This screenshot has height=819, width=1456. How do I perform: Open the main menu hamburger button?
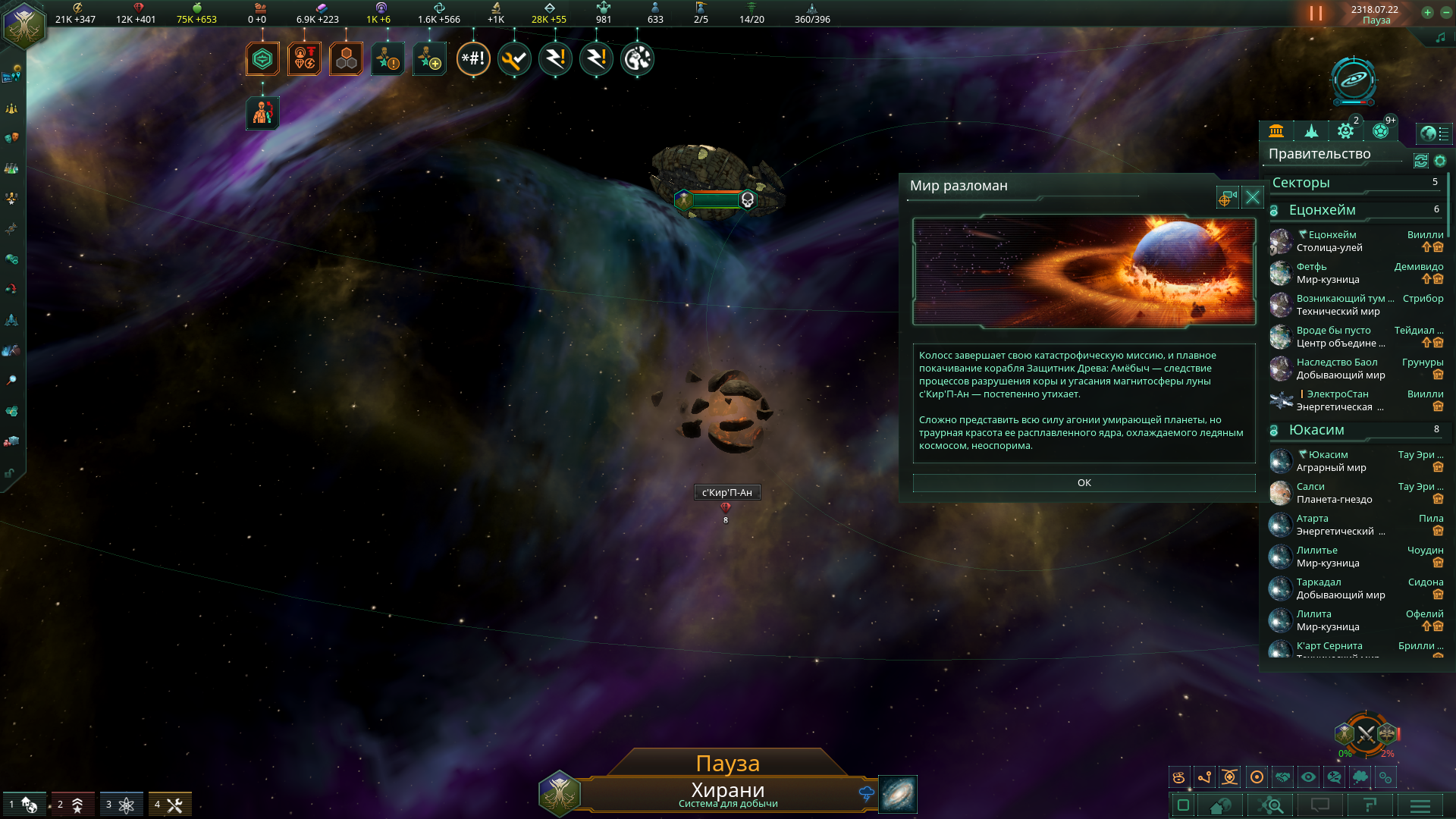tap(1420, 805)
